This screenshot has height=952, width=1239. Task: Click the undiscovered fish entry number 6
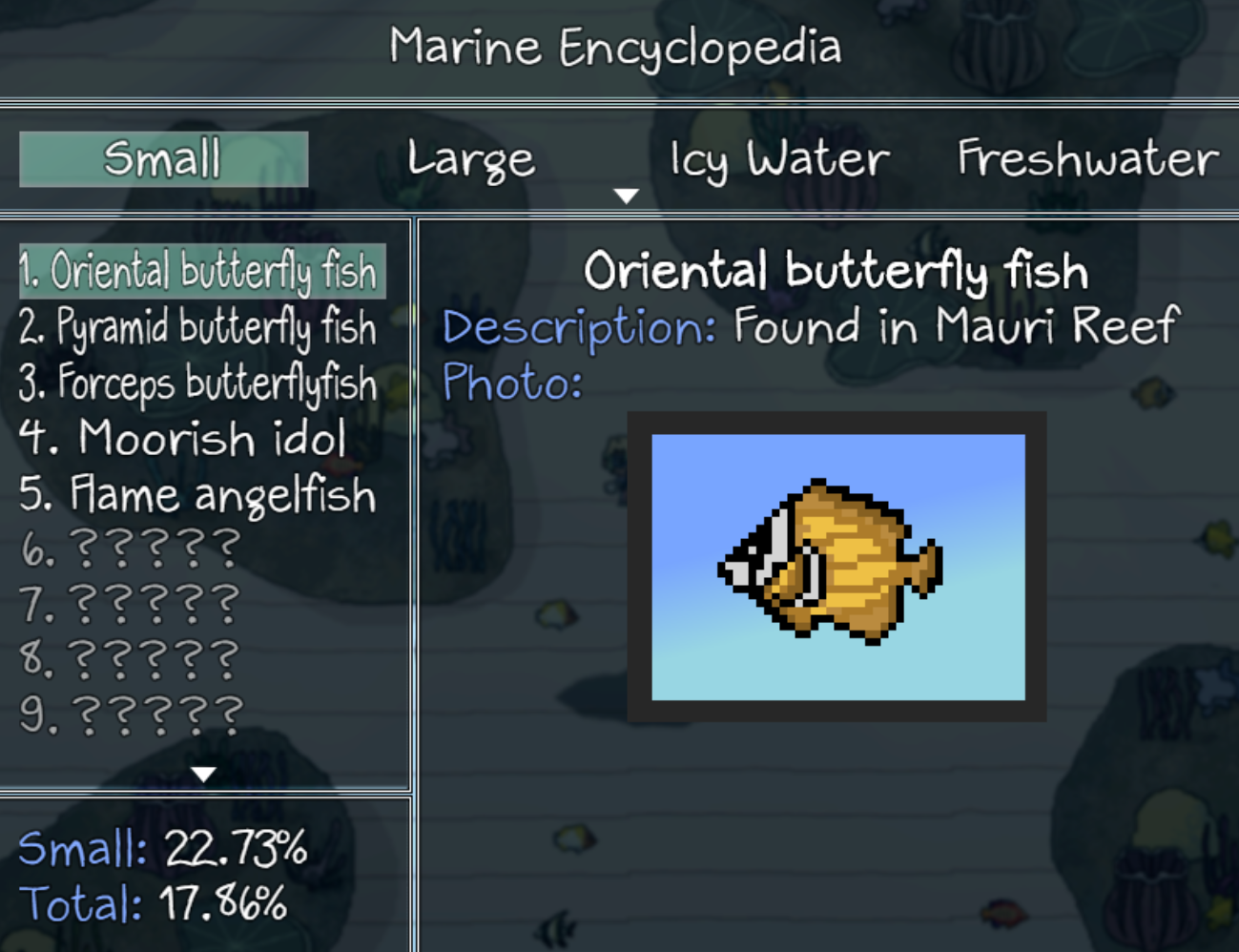(x=129, y=548)
